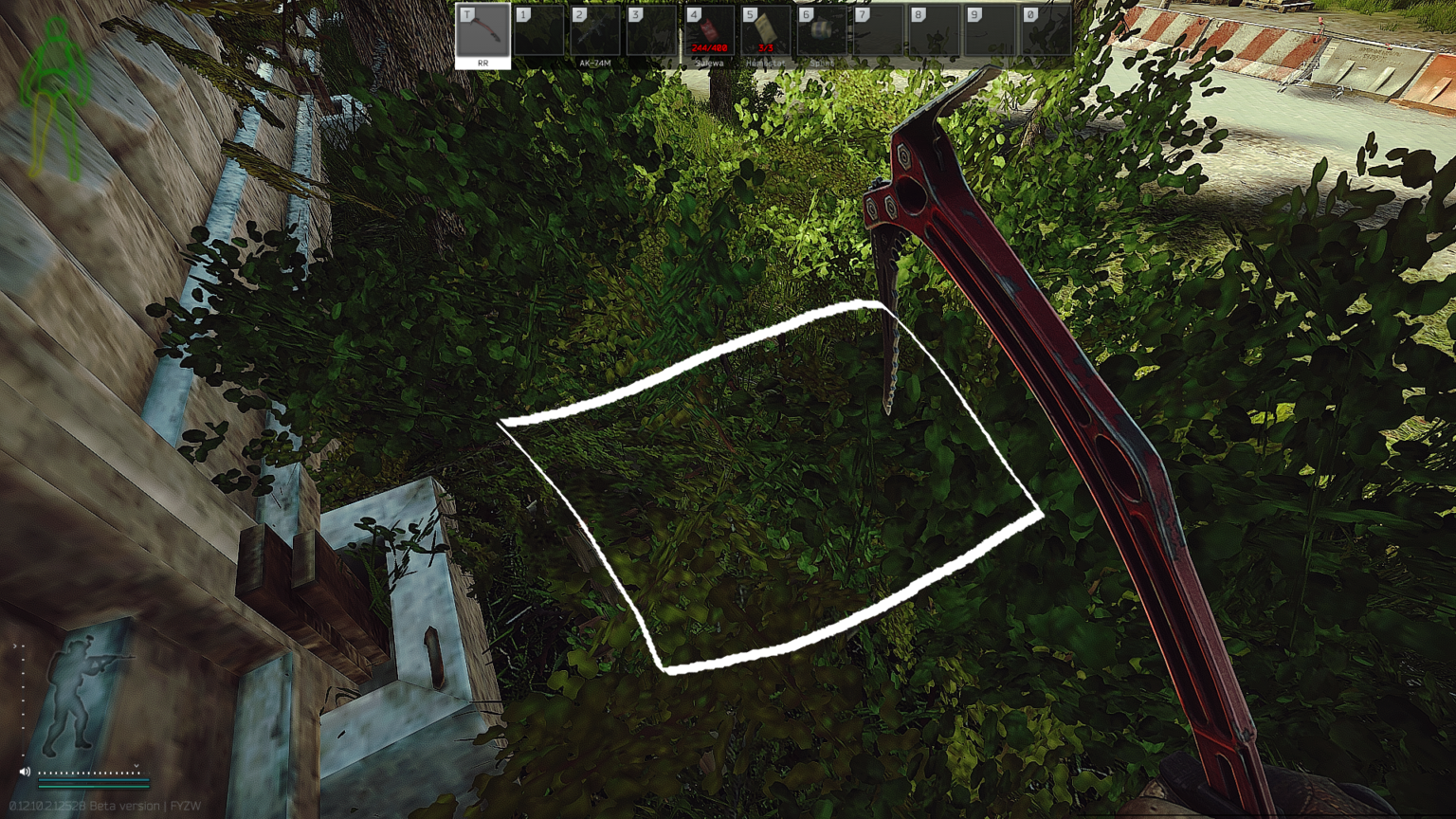Select the Splint hotbar slot
The height and width of the screenshot is (819, 1456).
pyautogui.click(x=821, y=34)
